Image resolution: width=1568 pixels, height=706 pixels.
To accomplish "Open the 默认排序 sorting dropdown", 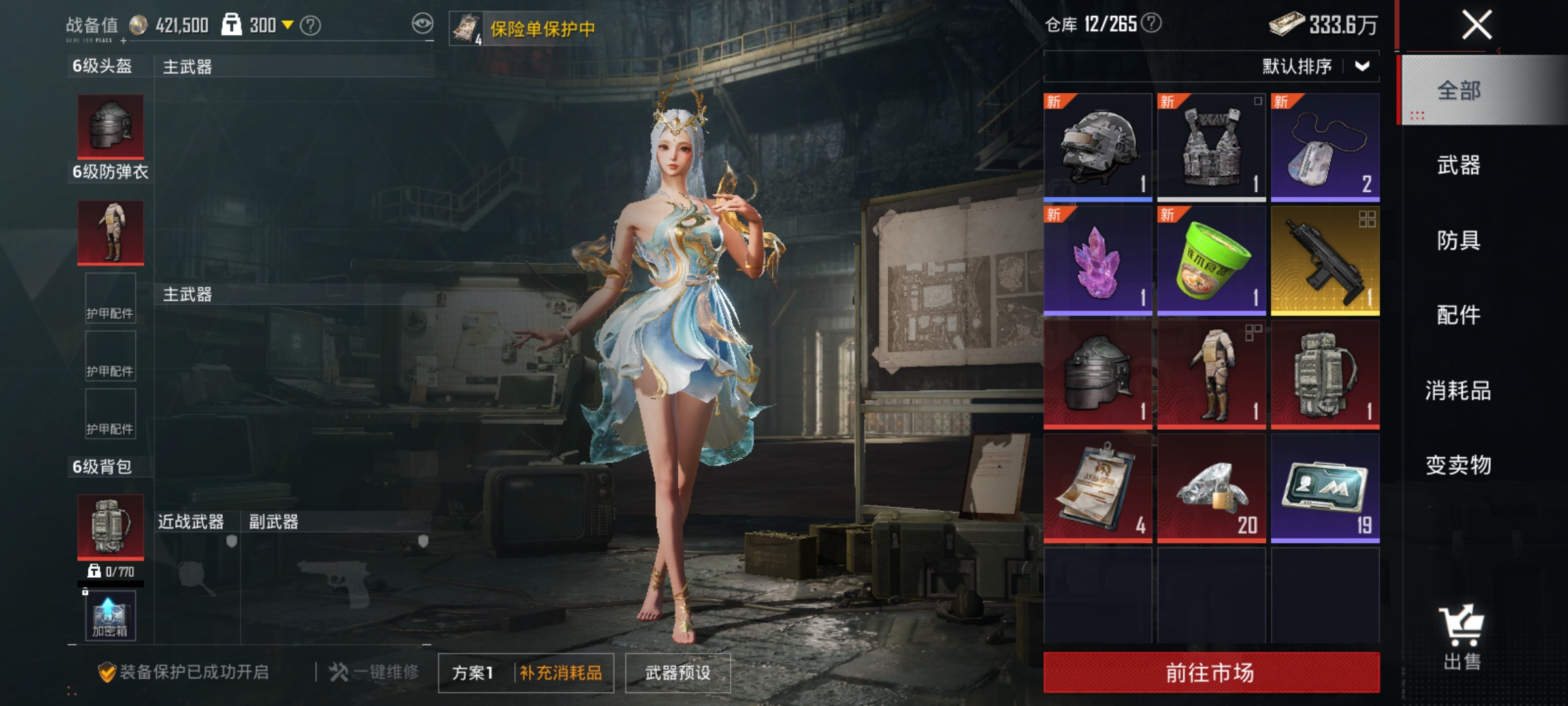I will pyautogui.click(x=1297, y=67).
